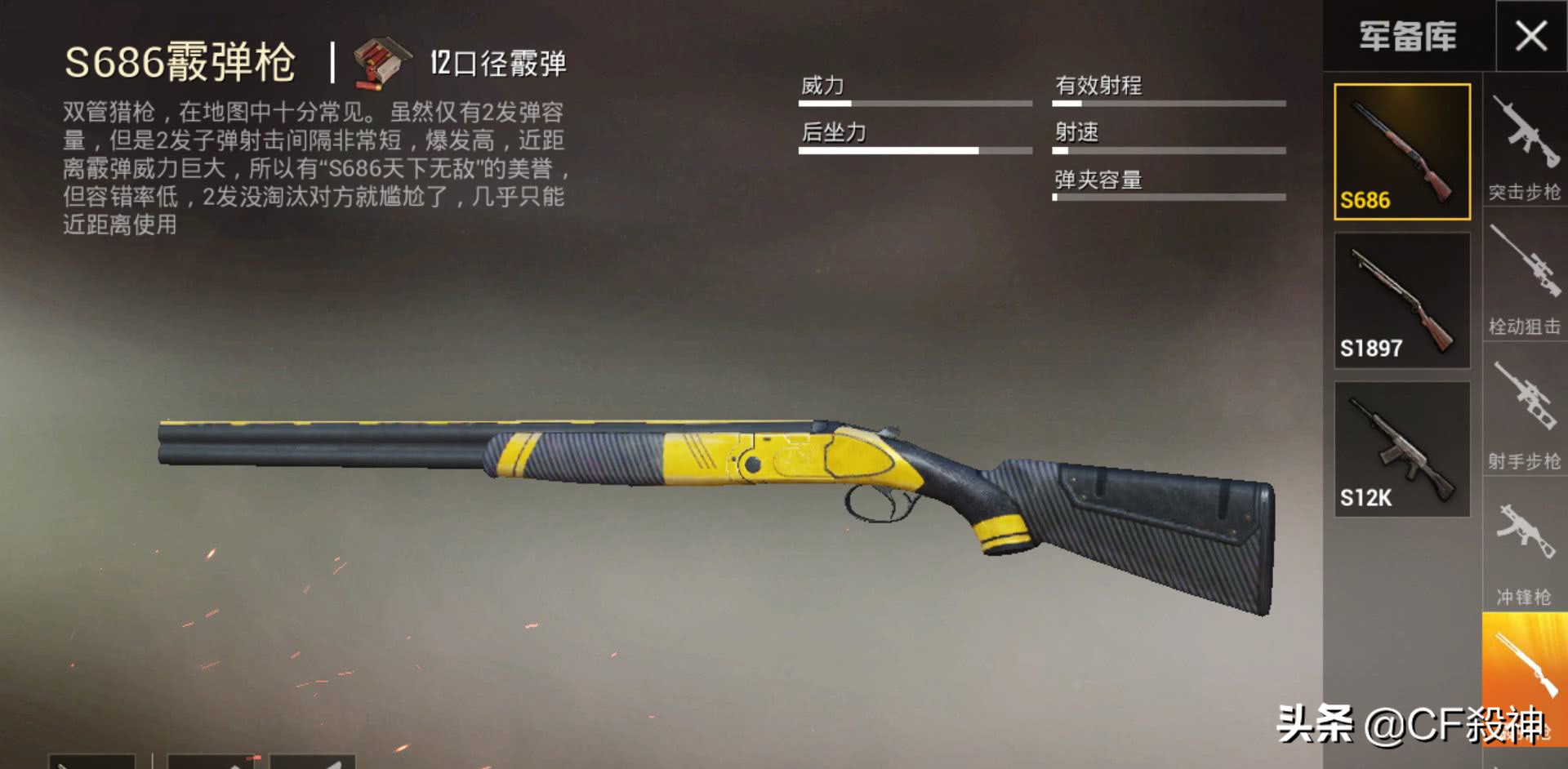Click the 后坐力 recoil stat bar
This screenshot has height=769, width=1568.
coord(916,151)
